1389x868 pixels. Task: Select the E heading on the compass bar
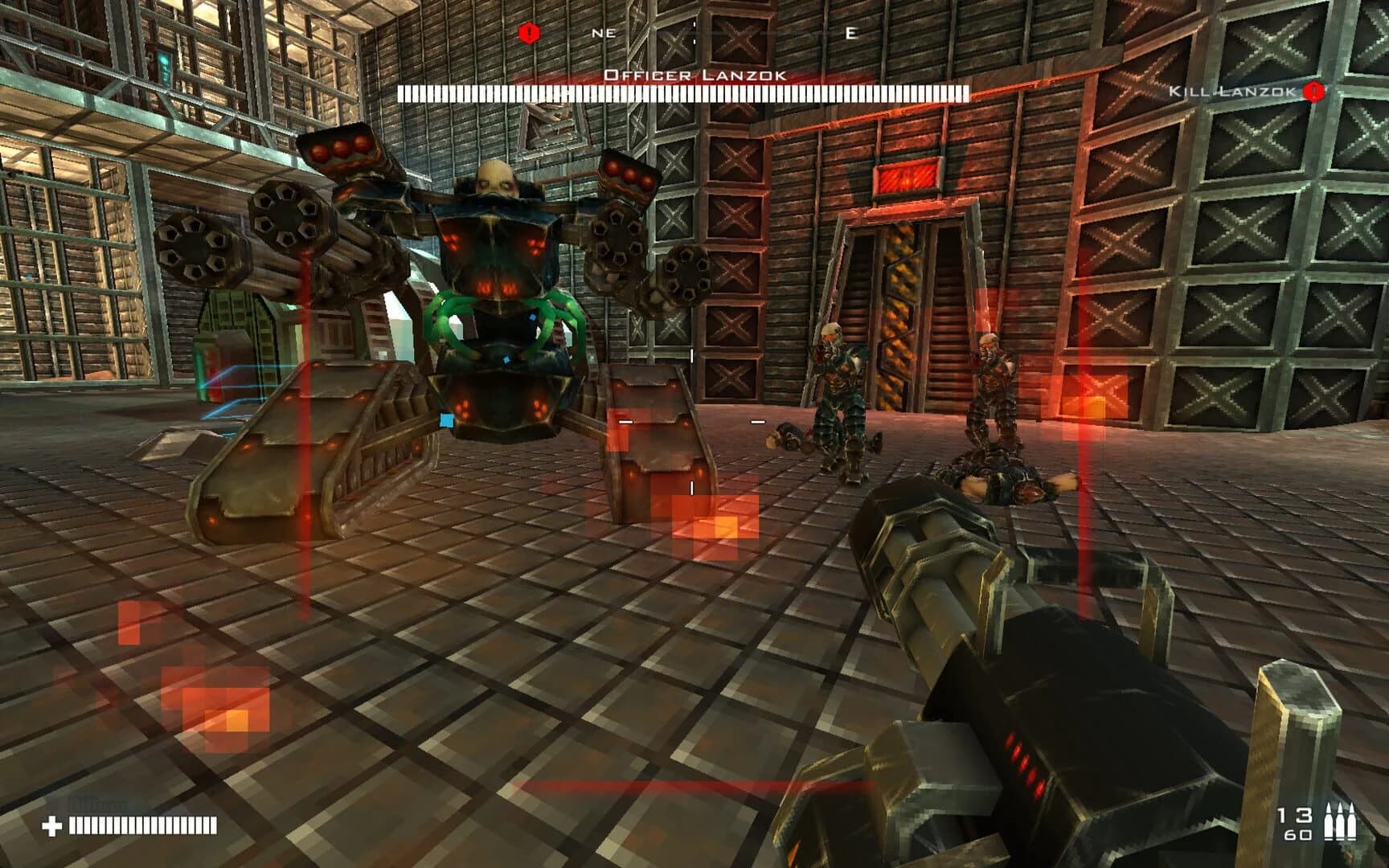(x=852, y=32)
